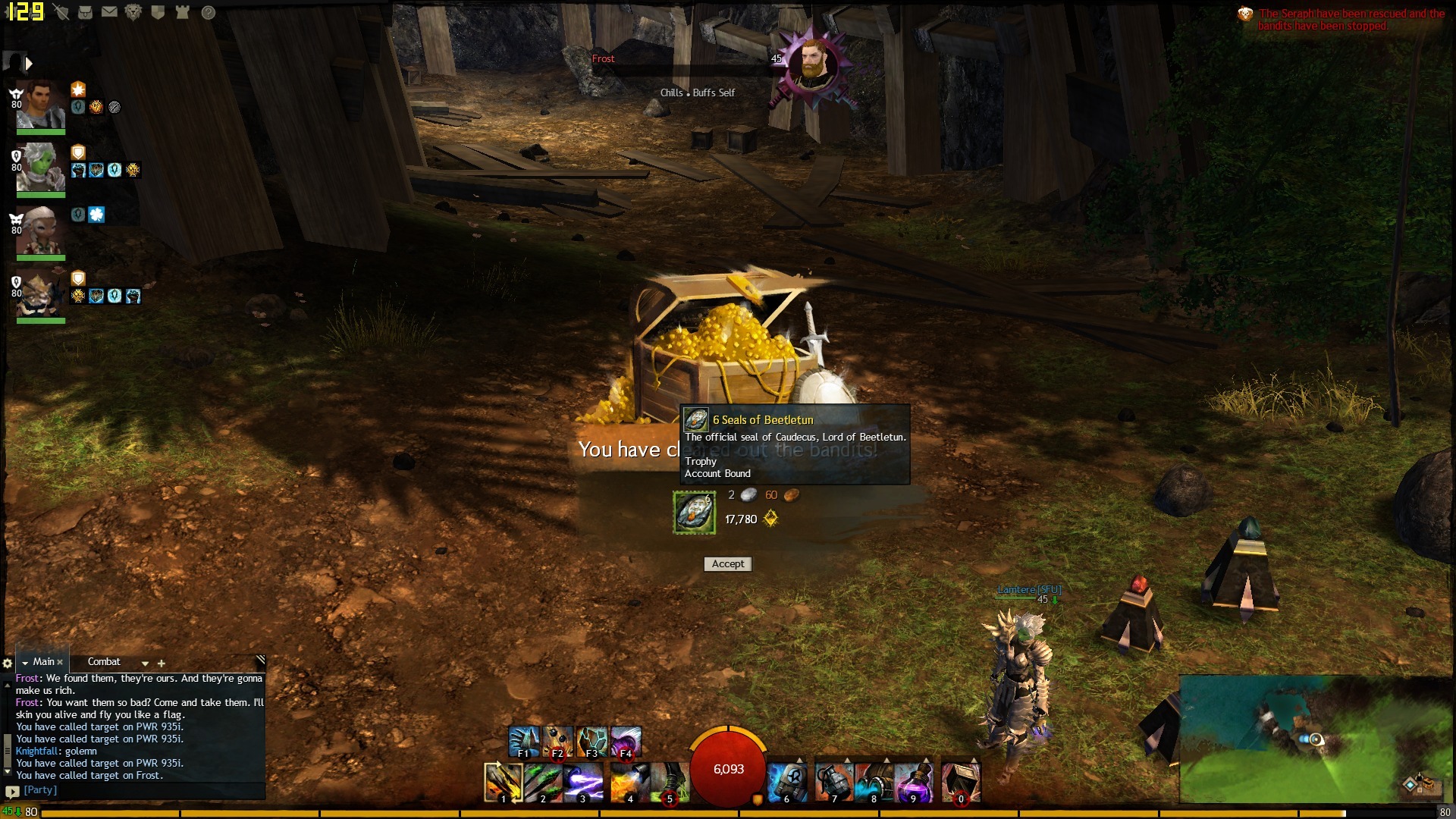Open the mail envelope icon

(109, 12)
